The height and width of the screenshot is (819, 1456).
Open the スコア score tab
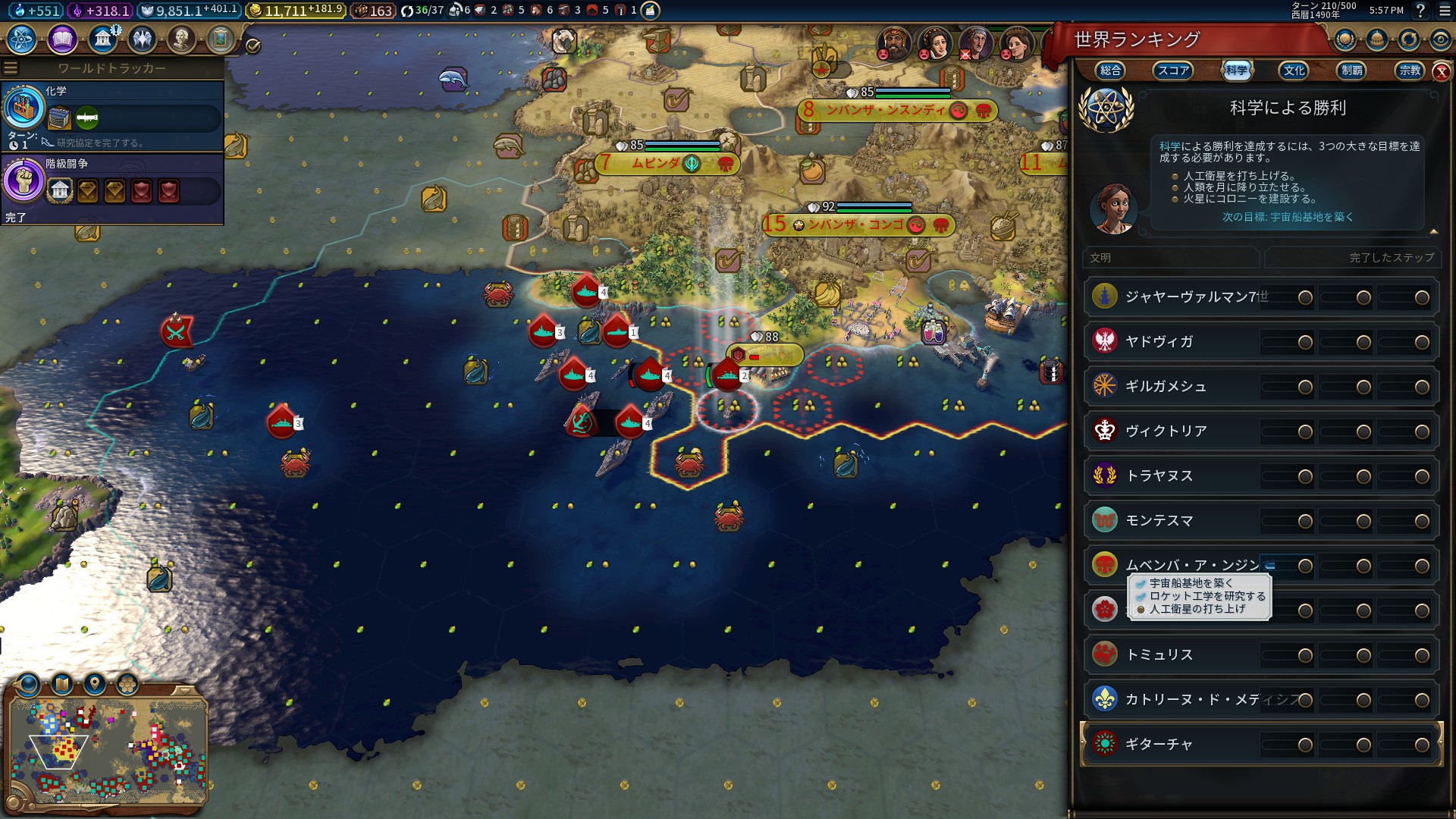[x=1172, y=71]
